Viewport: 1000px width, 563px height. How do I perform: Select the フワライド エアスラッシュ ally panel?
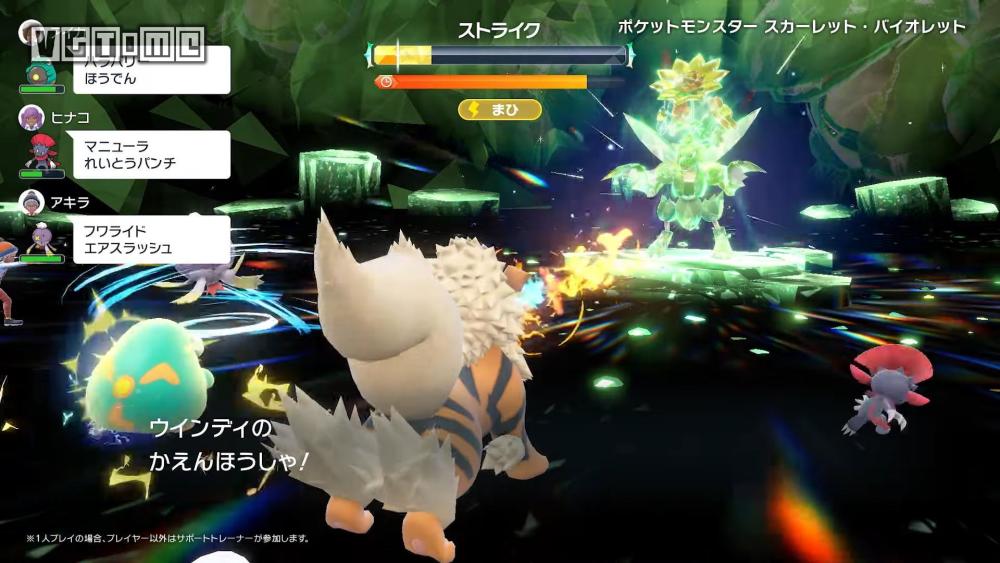[x=152, y=239]
